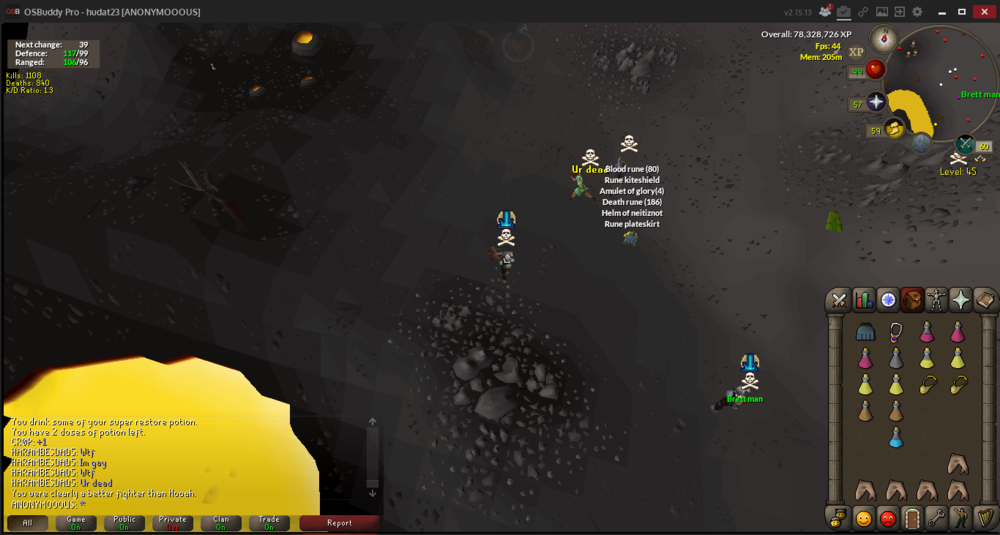
Task: Select the All chat filter
Action: tap(27, 523)
